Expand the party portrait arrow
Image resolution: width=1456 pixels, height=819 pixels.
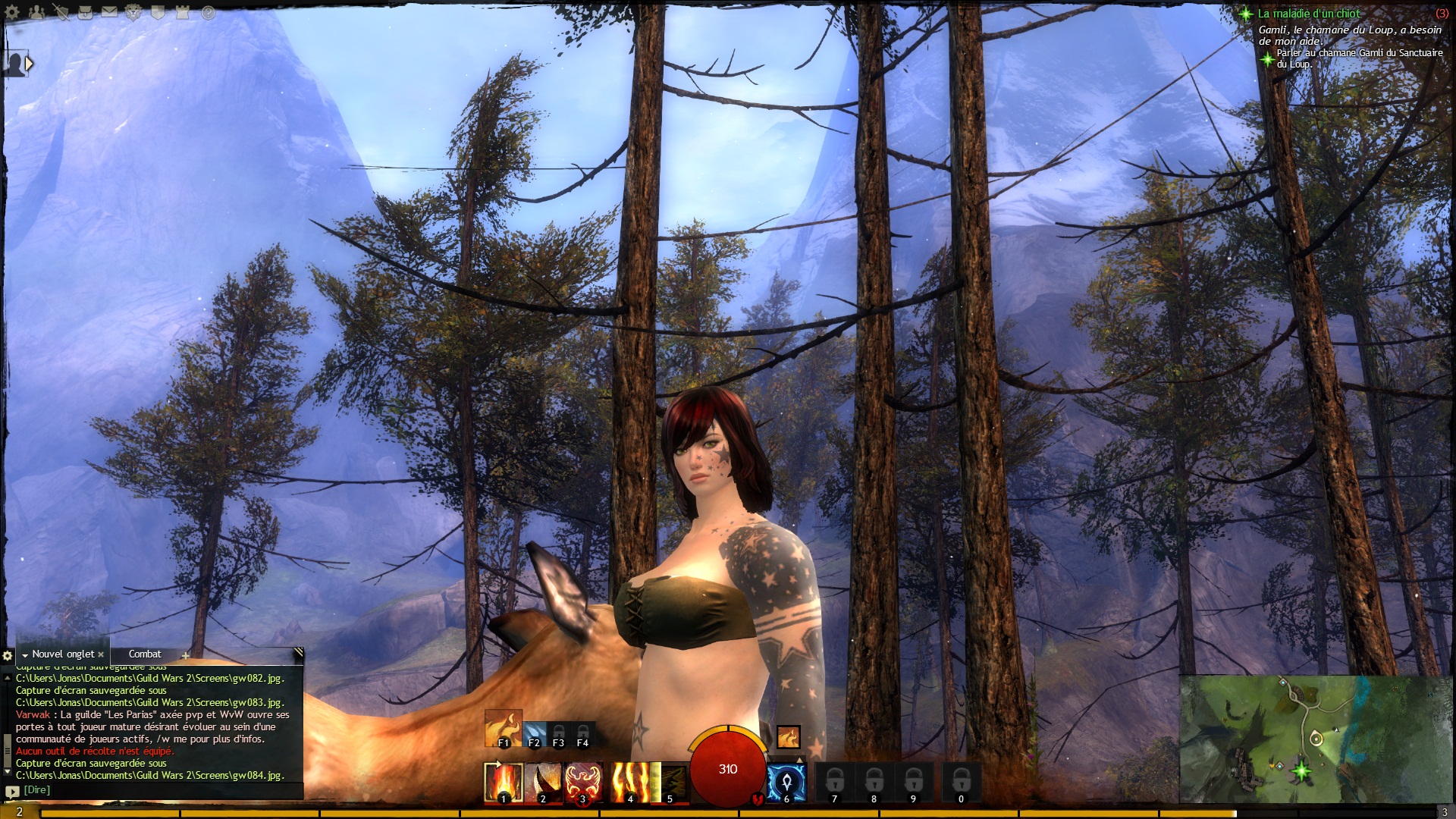[x=29, y=64]
